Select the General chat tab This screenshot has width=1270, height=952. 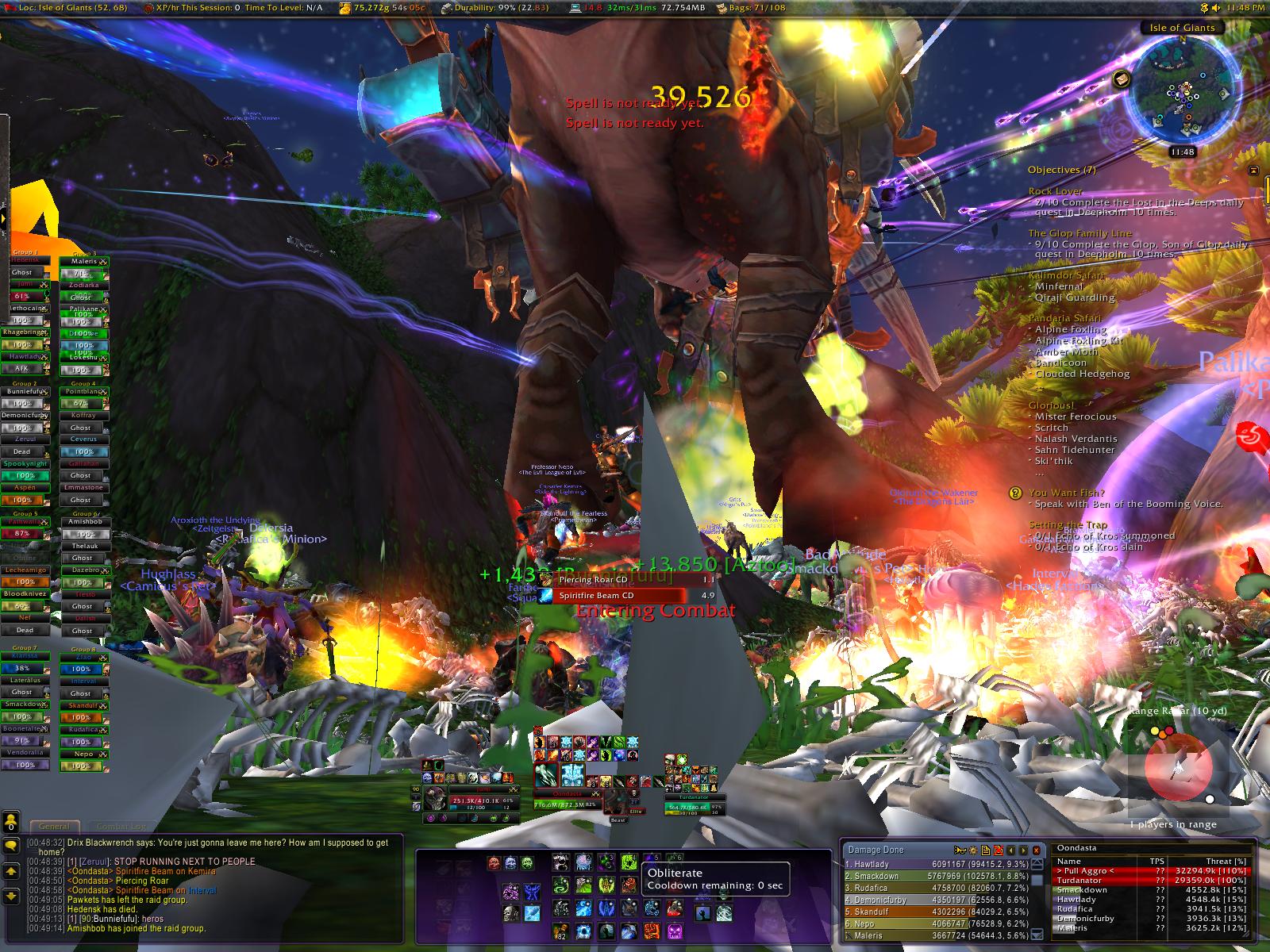tap(54, 827)
